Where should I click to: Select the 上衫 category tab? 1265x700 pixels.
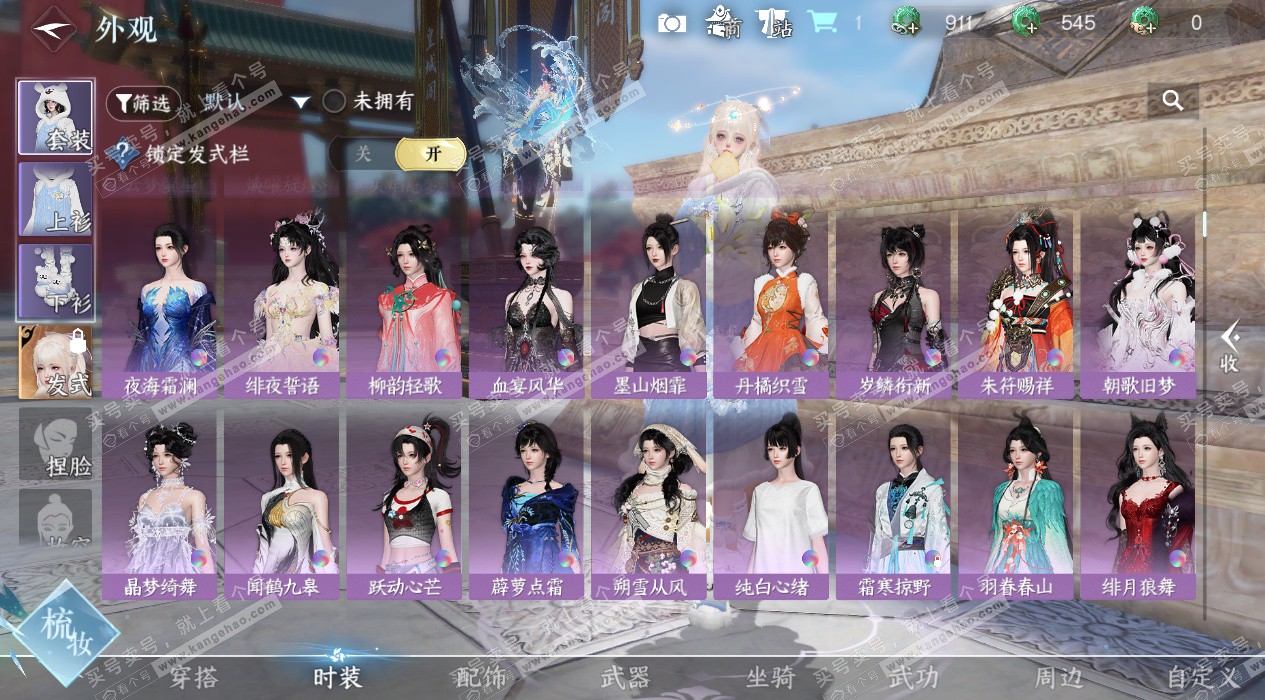[x=56, y=199]
